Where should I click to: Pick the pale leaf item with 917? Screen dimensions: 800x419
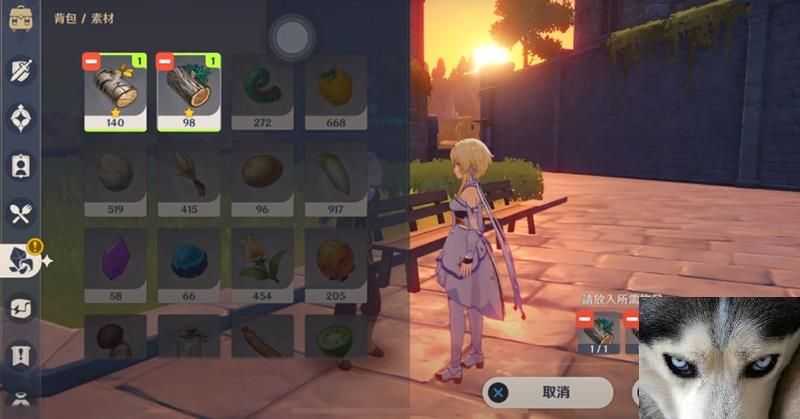tap(336, 176)
